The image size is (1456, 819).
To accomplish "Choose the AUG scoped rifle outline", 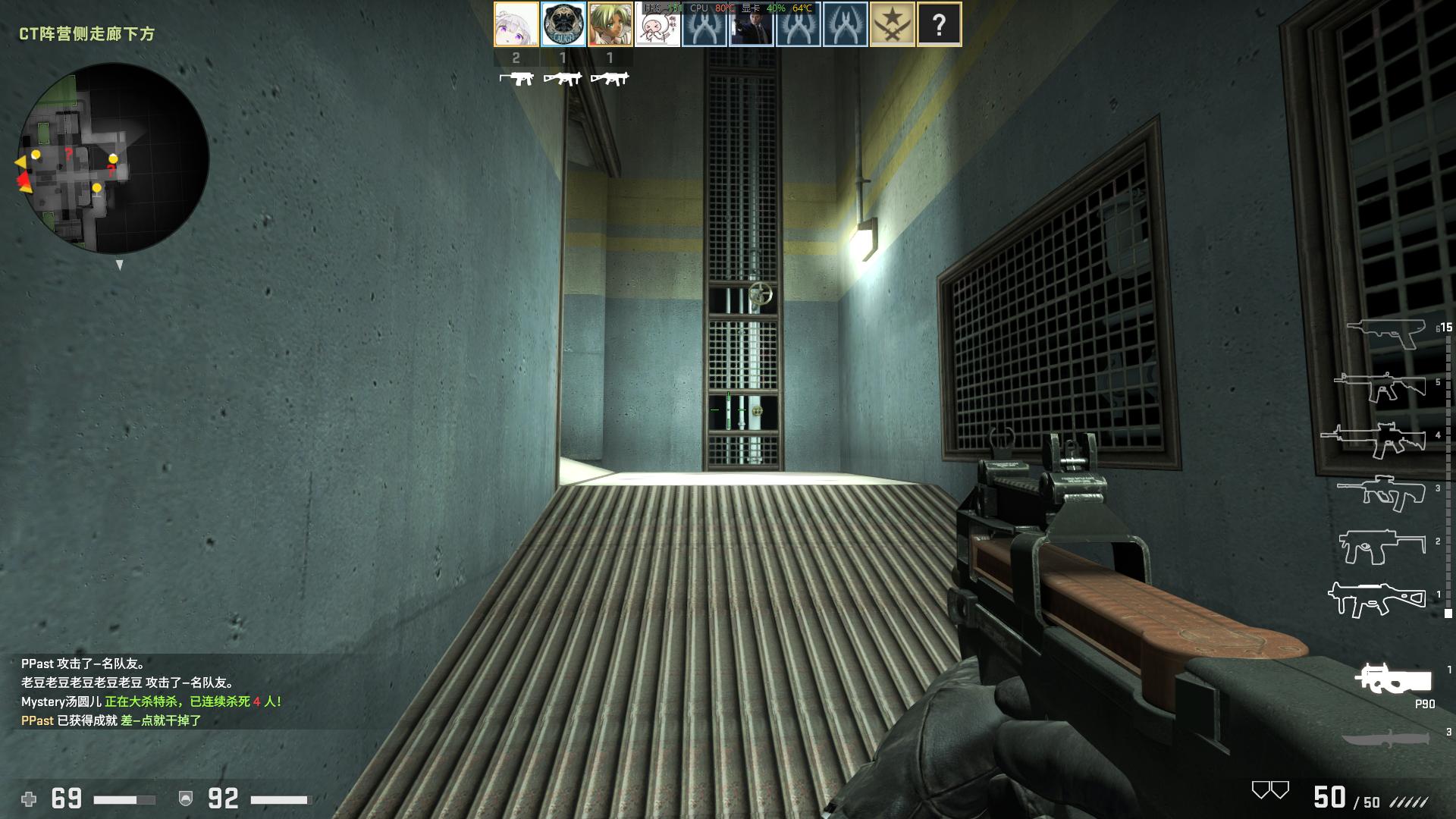I will pos(1382,492).
